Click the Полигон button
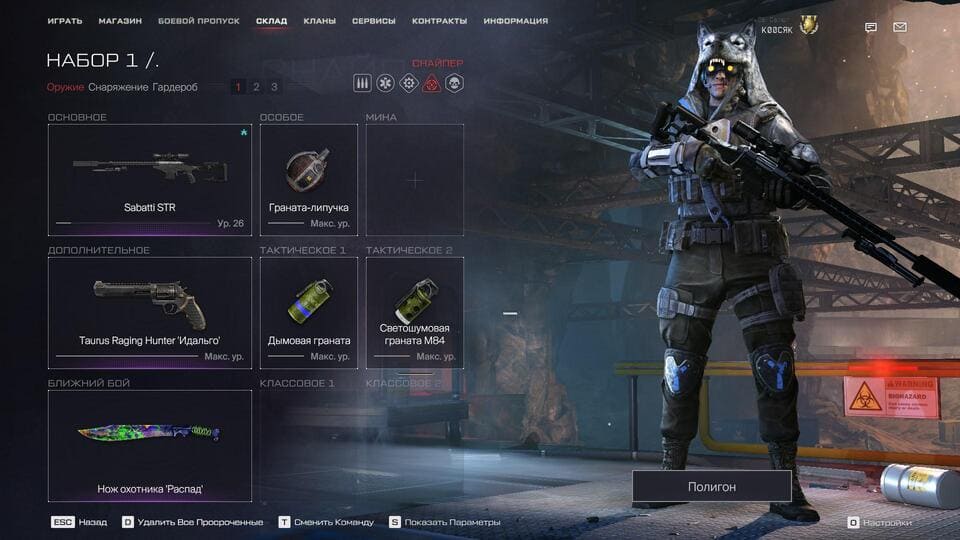Image resolution: width=960 pixels, height=540 pixels. tap(711, 486)
